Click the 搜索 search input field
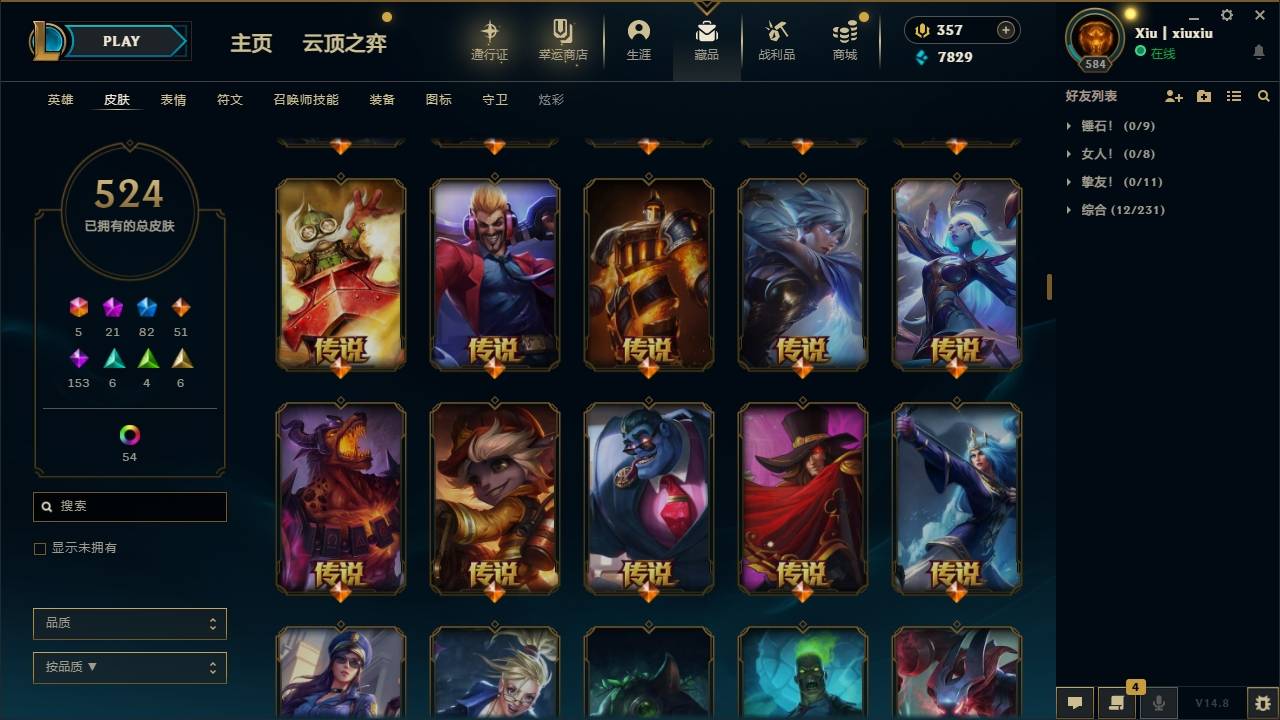The height and width of the screenshot is (720, 1280). click(x=129, y=507)
